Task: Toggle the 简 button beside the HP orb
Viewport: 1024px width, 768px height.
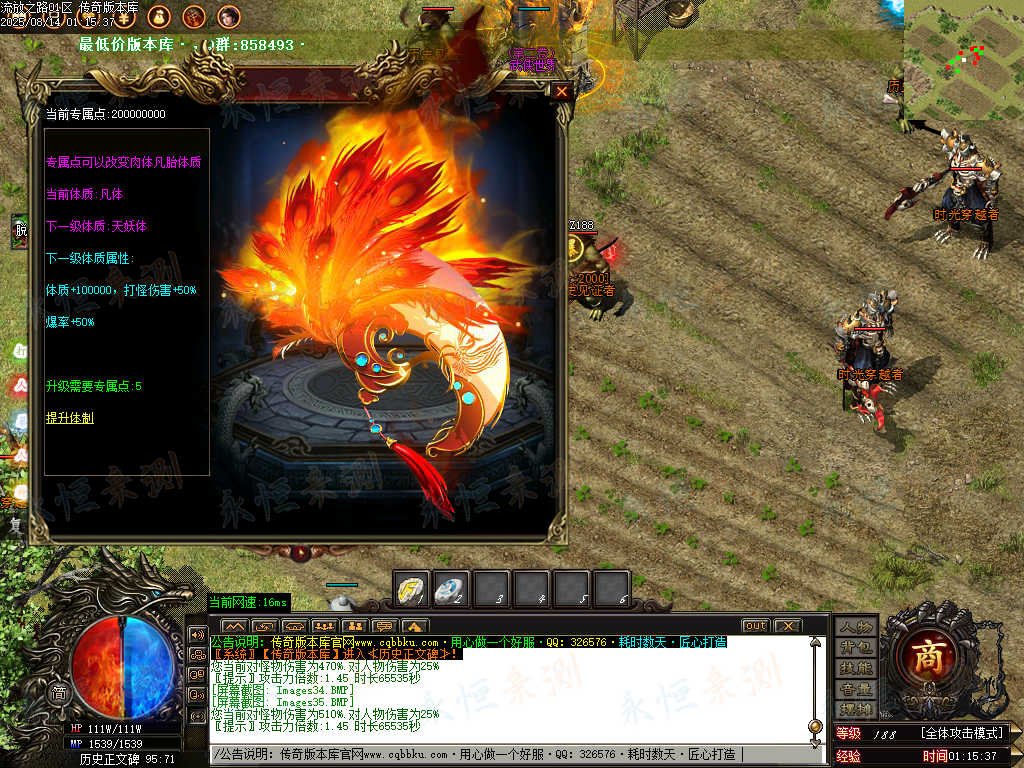Action: pyautogui.click(x=59, y=693)
